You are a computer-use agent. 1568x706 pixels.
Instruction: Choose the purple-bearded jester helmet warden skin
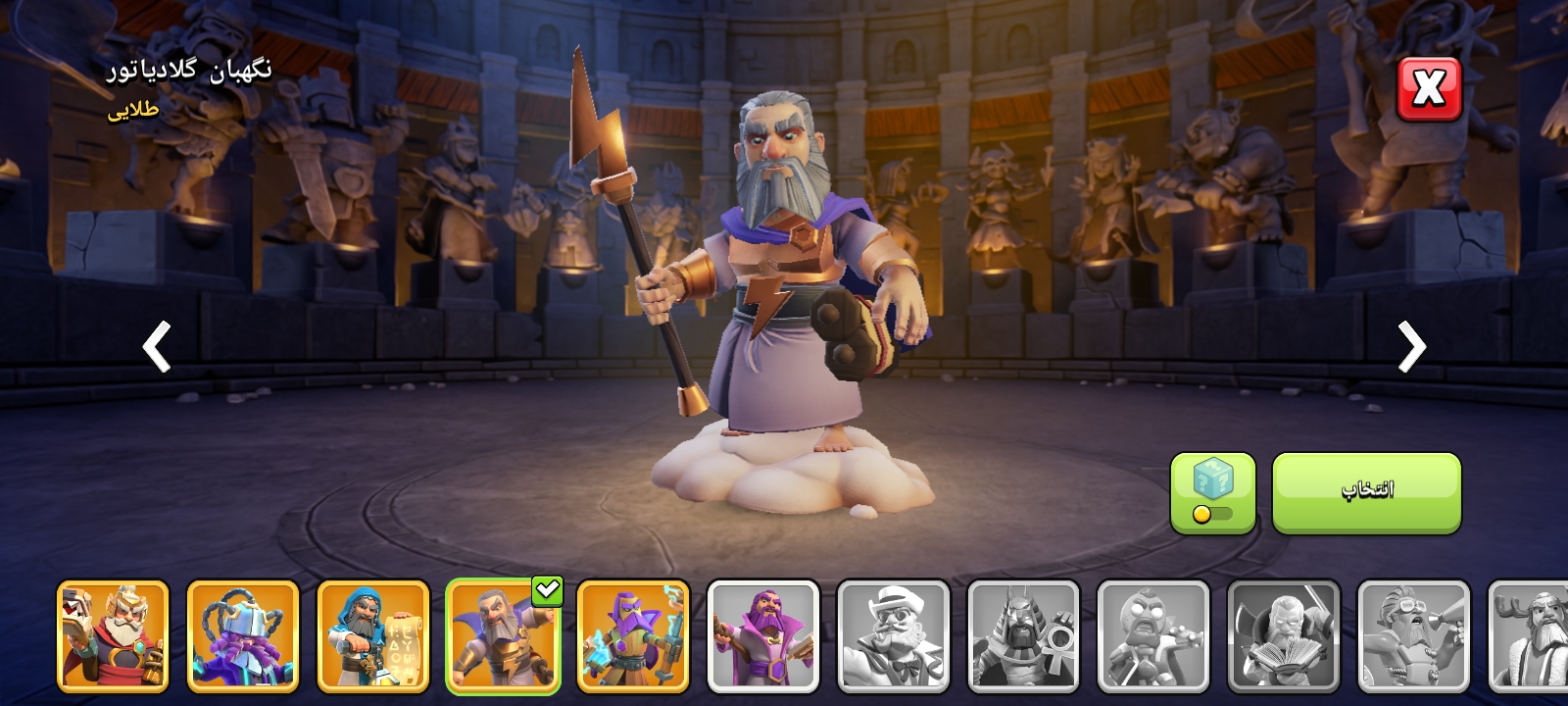click(x=243, y=635)
